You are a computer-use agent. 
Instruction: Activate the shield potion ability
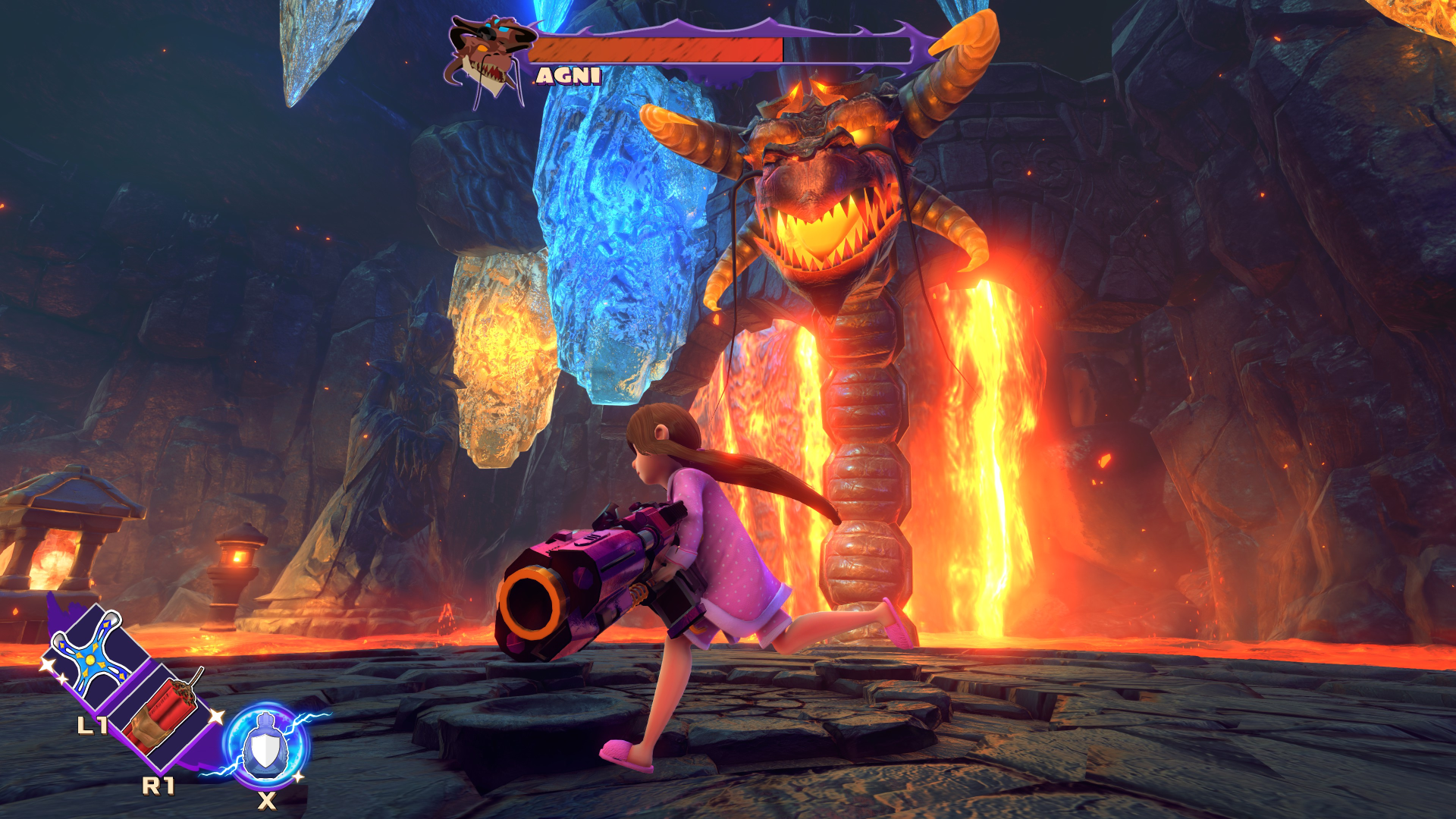pyautogui.click(x=265, y=747)
